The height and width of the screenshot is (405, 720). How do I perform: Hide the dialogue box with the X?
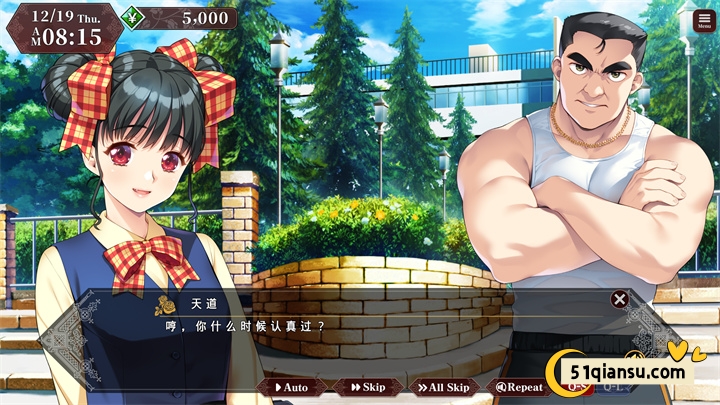tap(619, 298)
